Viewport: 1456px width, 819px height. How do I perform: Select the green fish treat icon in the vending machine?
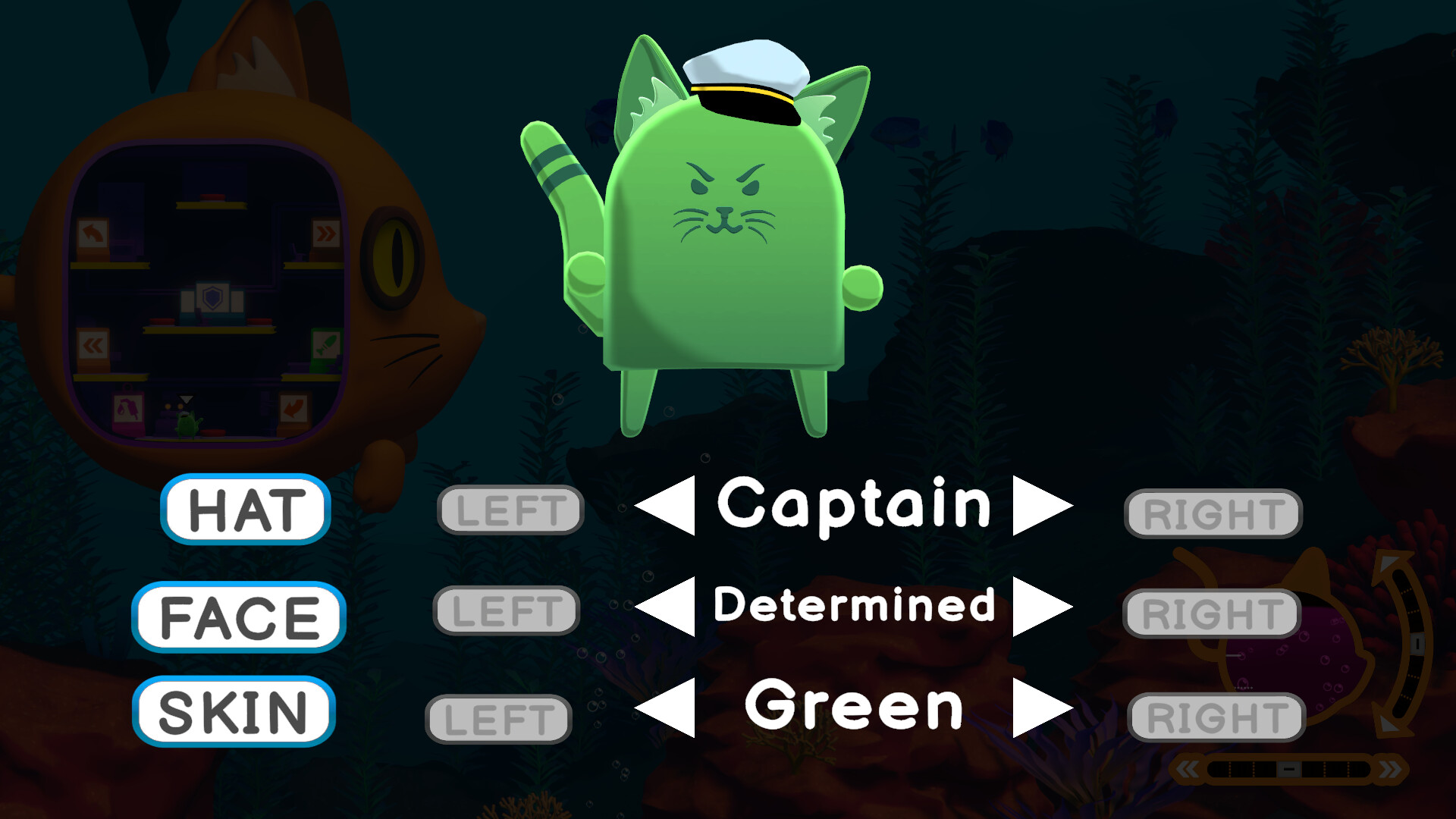tap(325, 345)
